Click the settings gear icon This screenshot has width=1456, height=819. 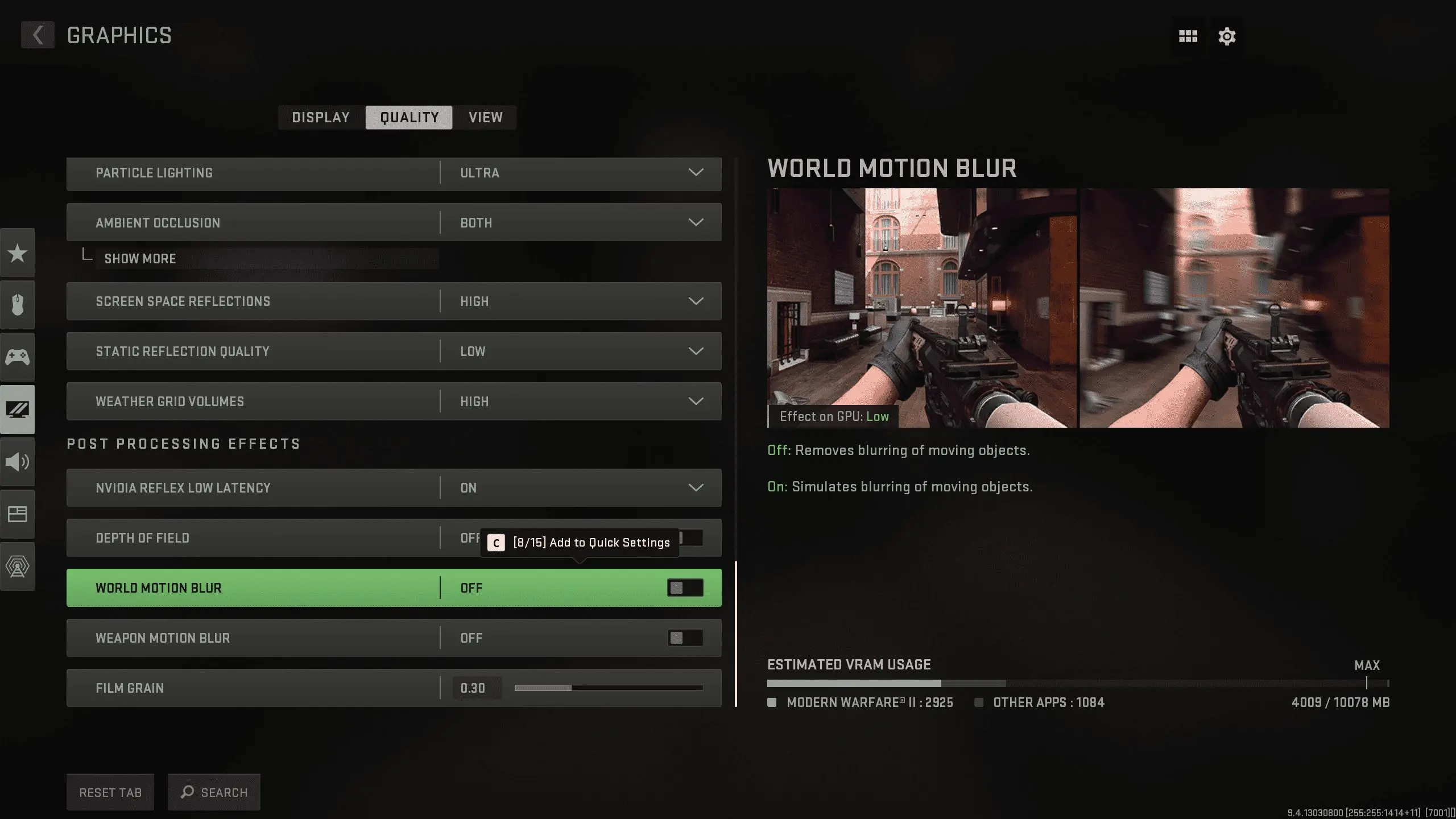[x=1227, y=36]
